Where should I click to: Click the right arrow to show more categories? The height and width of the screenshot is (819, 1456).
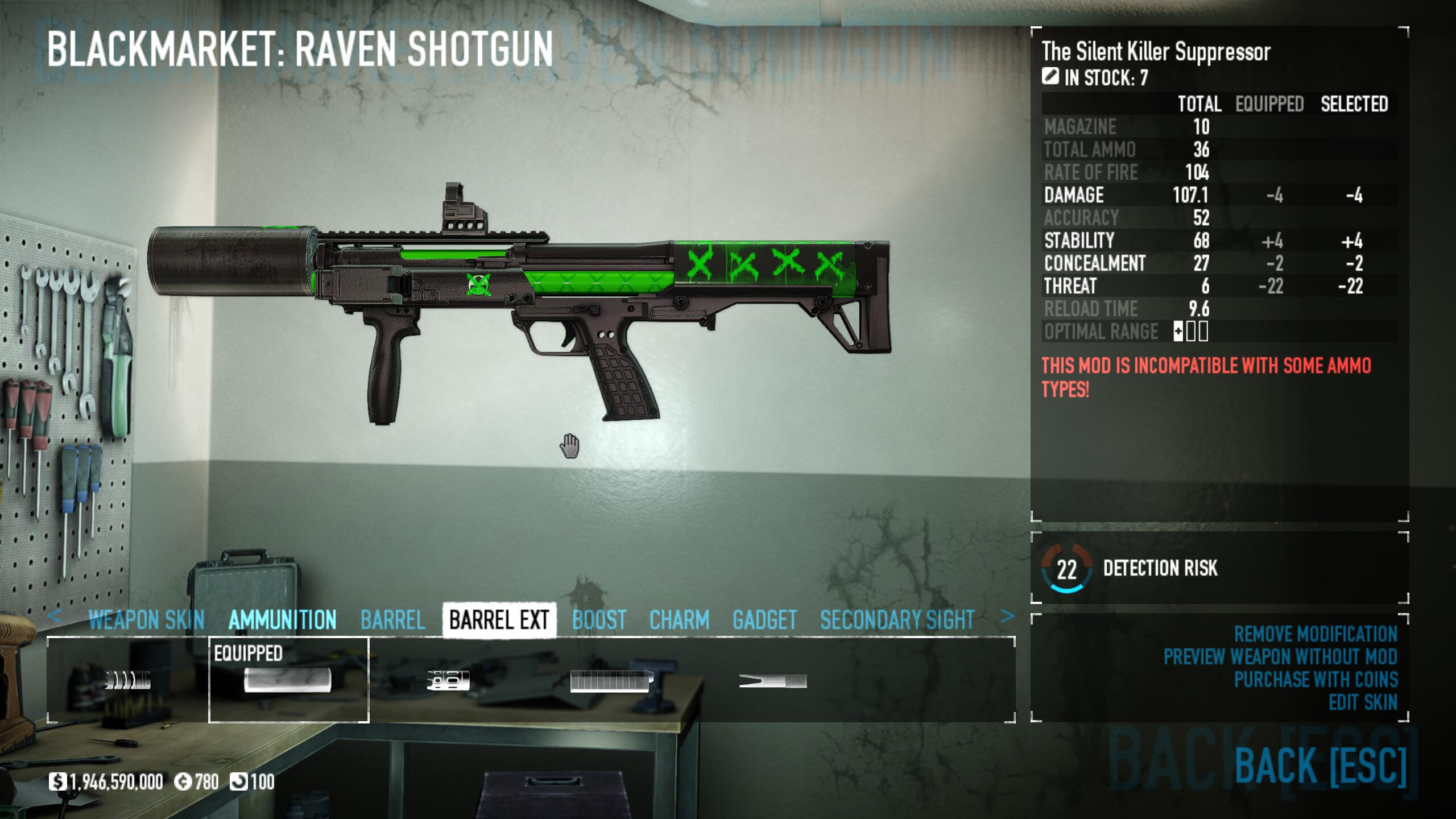pyautogui.click(x=1007, y=616)
